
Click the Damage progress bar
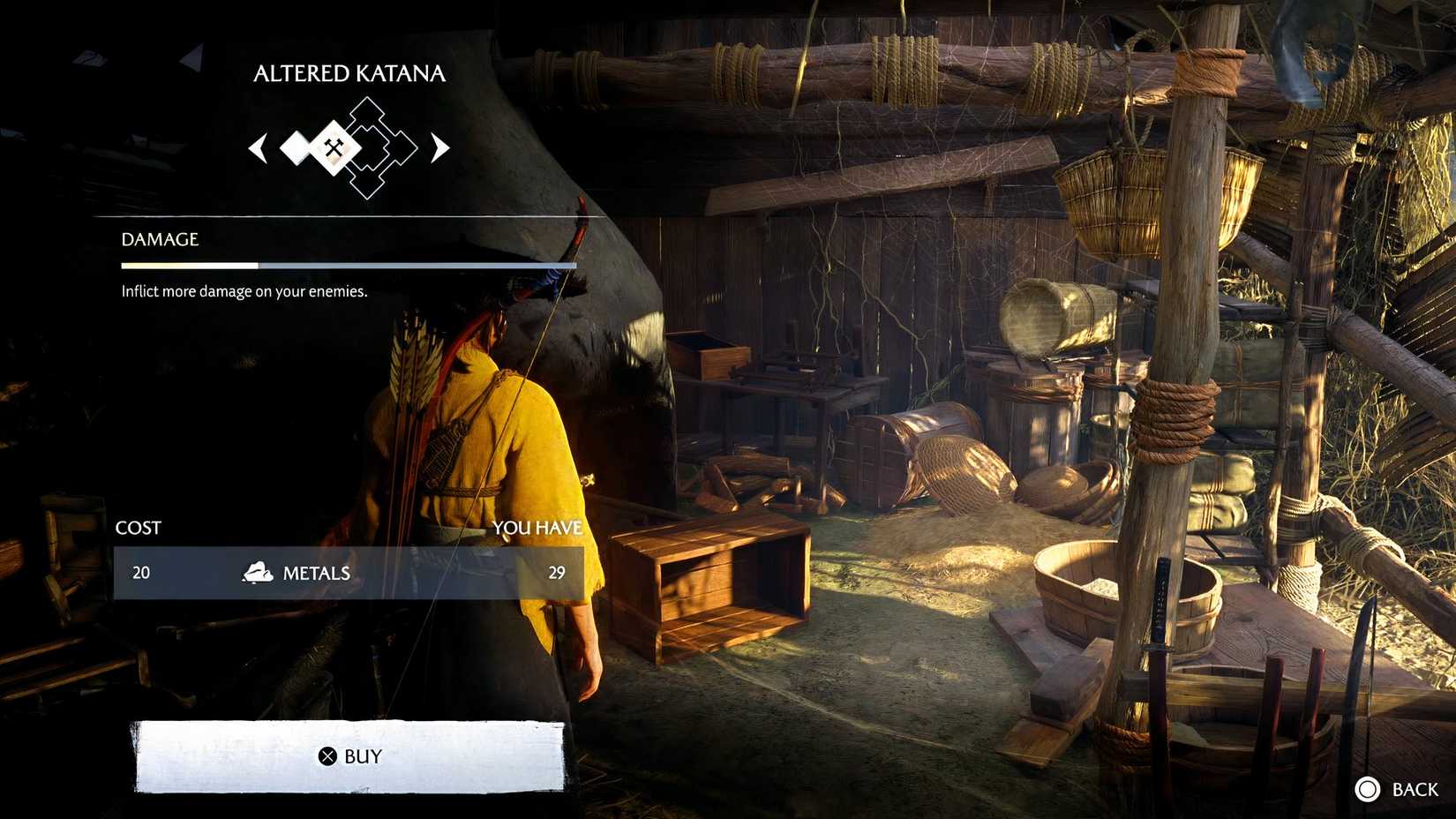[349, 265]
